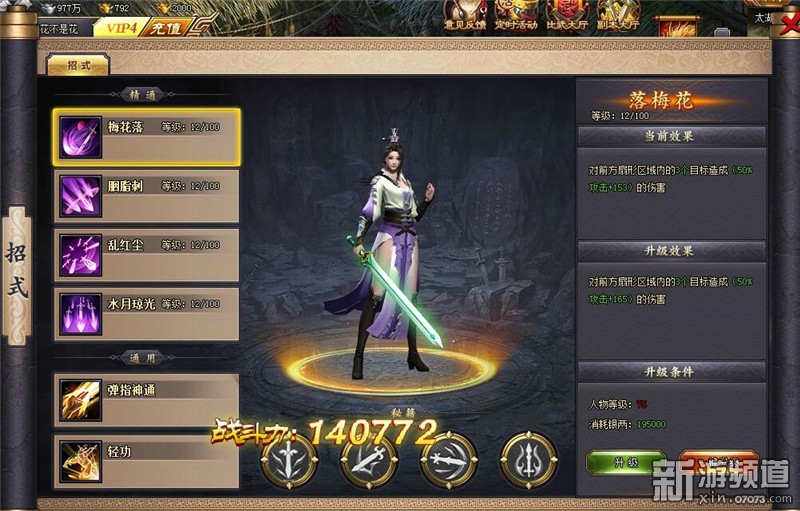This screenshot has height=511, width=800.
Task: Select the 轻功 skill row
Action: tap(146, 459)
